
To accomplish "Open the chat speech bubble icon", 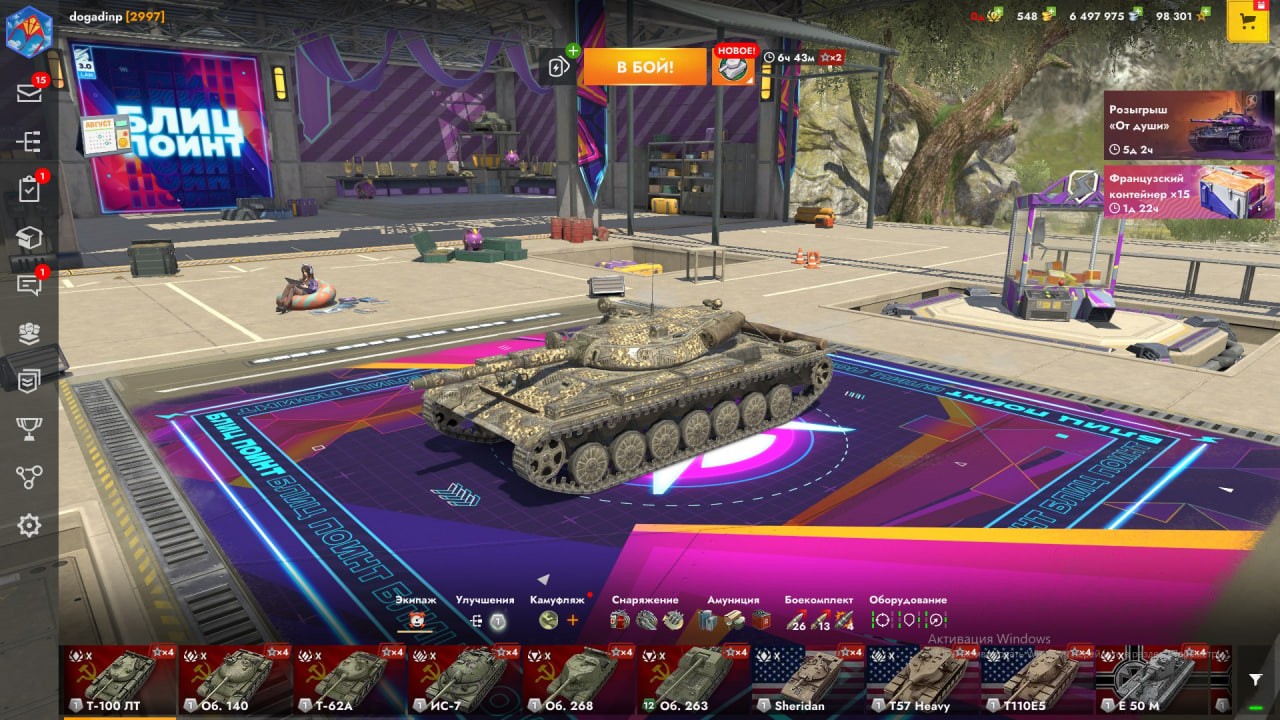I will (x=29, y=285).
